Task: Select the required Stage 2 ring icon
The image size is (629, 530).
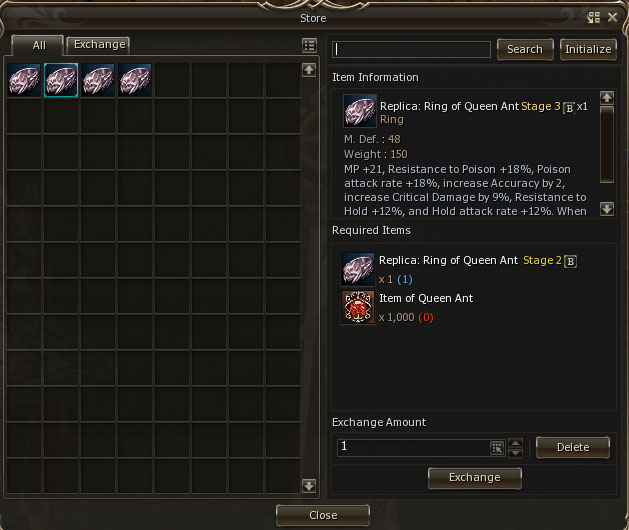Action: click(x=358, y=269)
